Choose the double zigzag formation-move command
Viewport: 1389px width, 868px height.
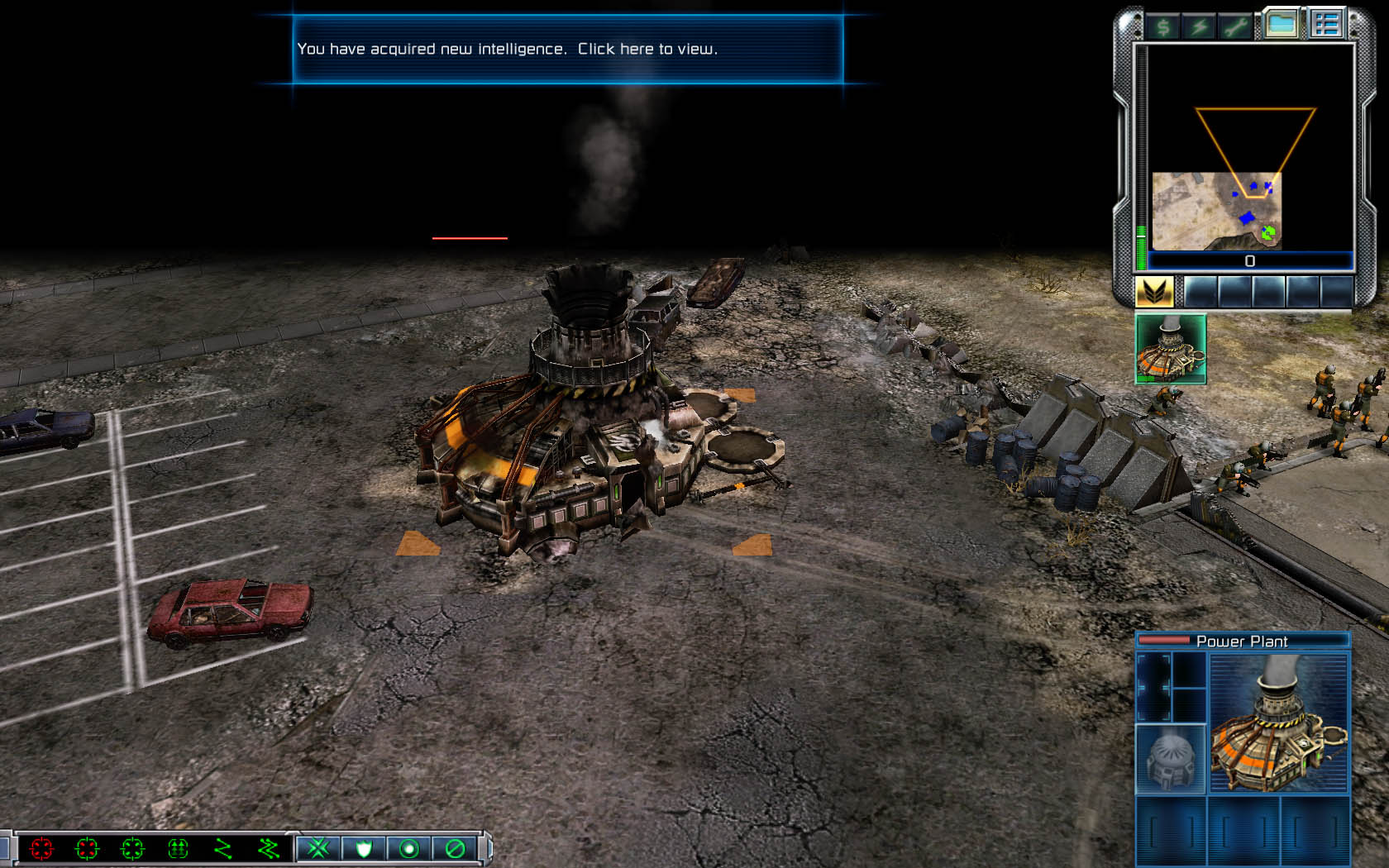pyautogui.click(x=268, y=848)
